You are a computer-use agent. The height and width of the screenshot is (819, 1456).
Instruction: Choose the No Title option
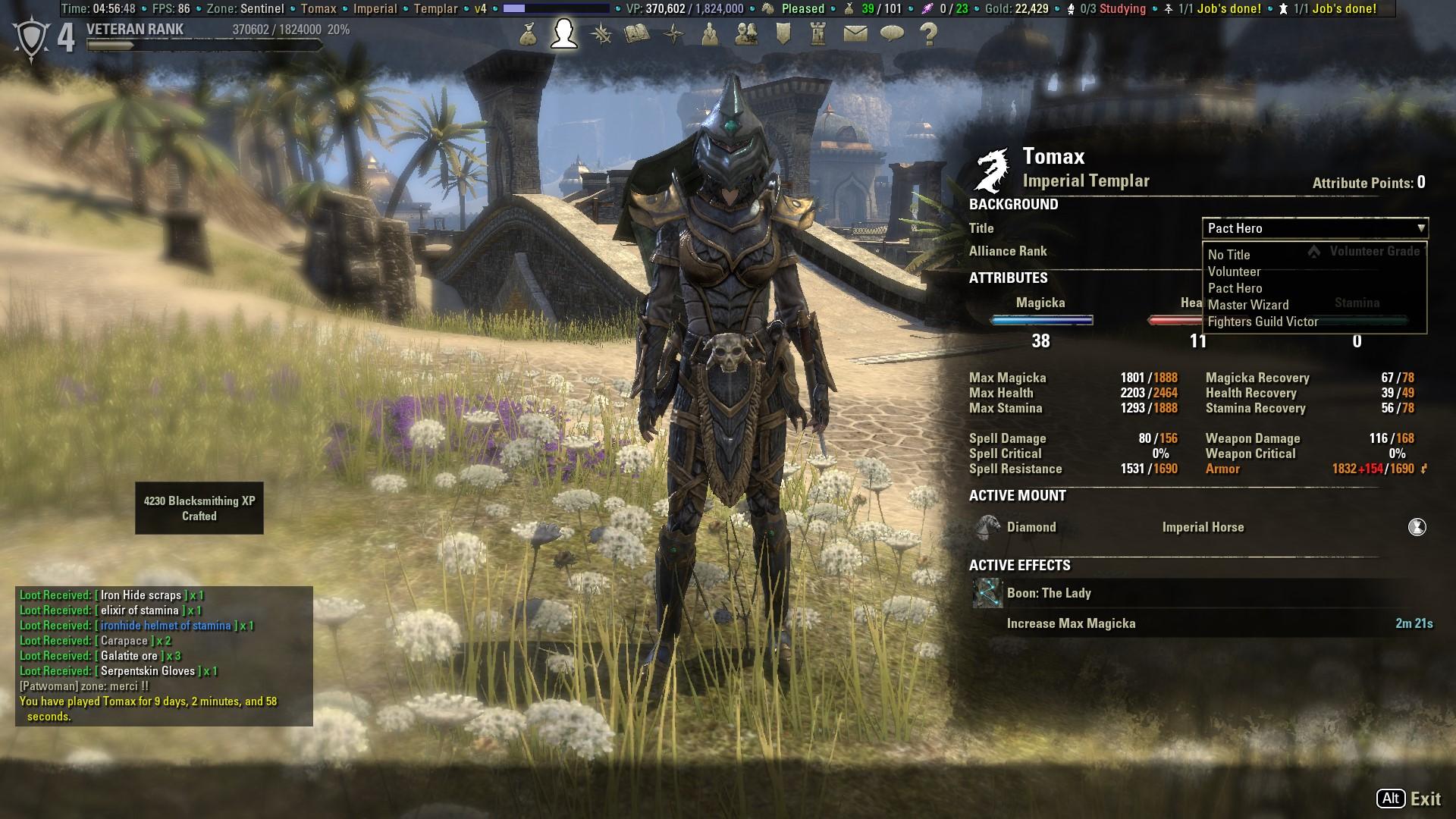tap(1229, 255)
